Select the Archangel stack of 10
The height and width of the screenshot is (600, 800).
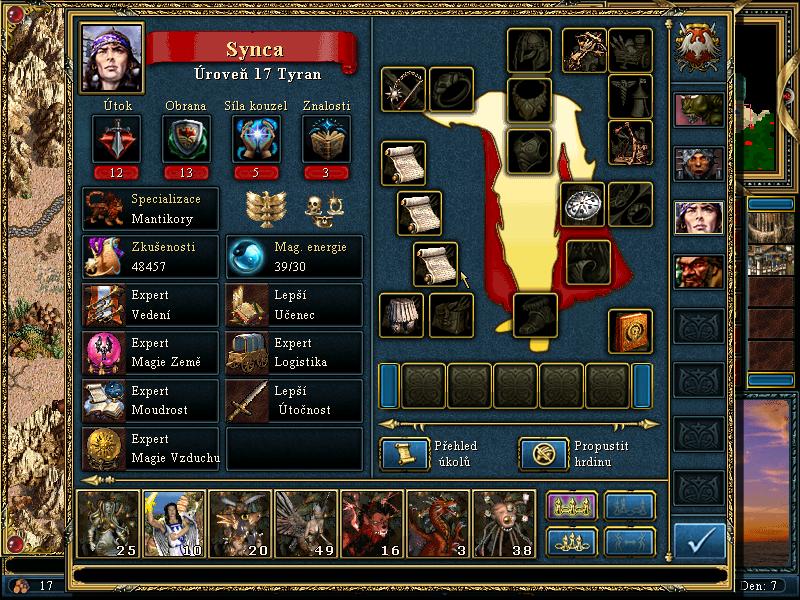click(x=174, y=522)
